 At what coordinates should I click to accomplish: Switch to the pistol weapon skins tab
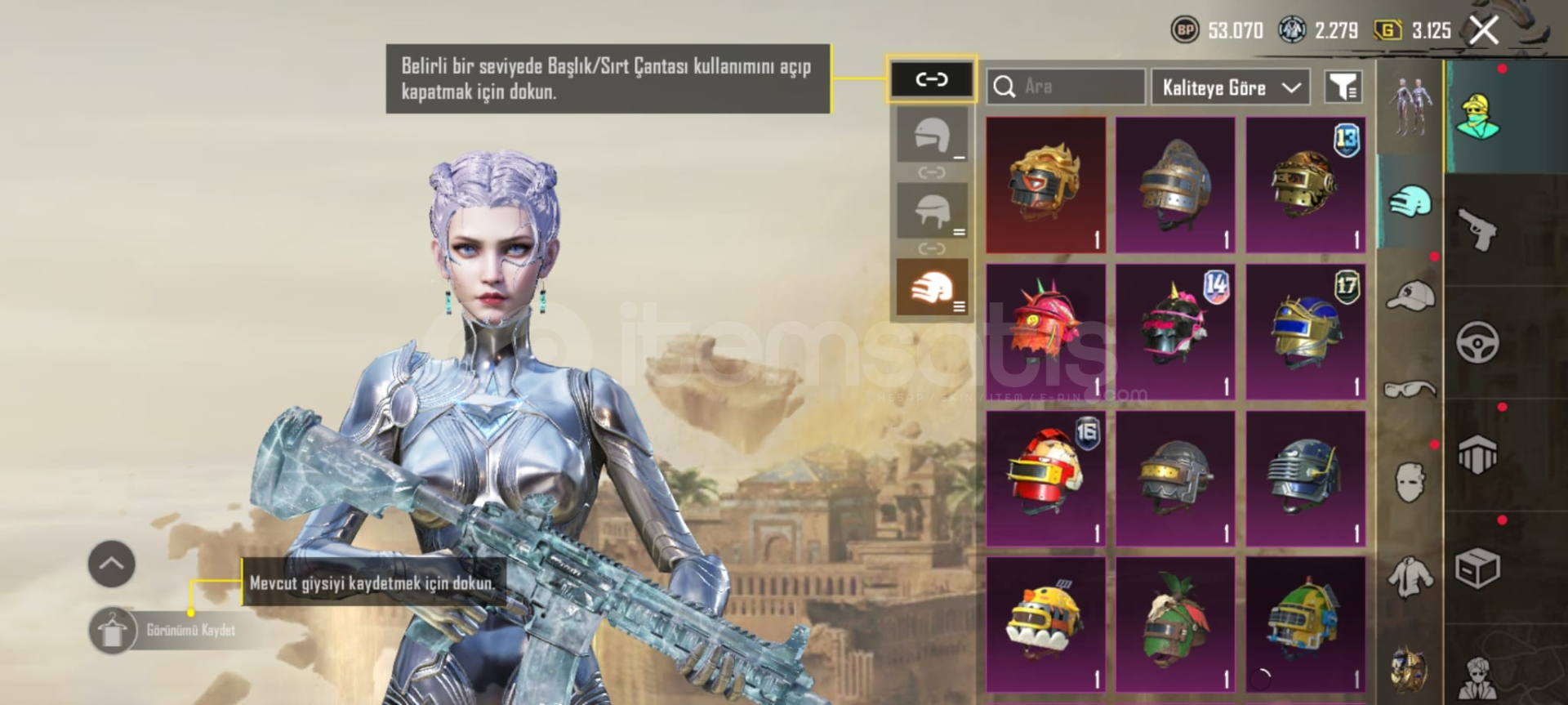(1477, 230)
